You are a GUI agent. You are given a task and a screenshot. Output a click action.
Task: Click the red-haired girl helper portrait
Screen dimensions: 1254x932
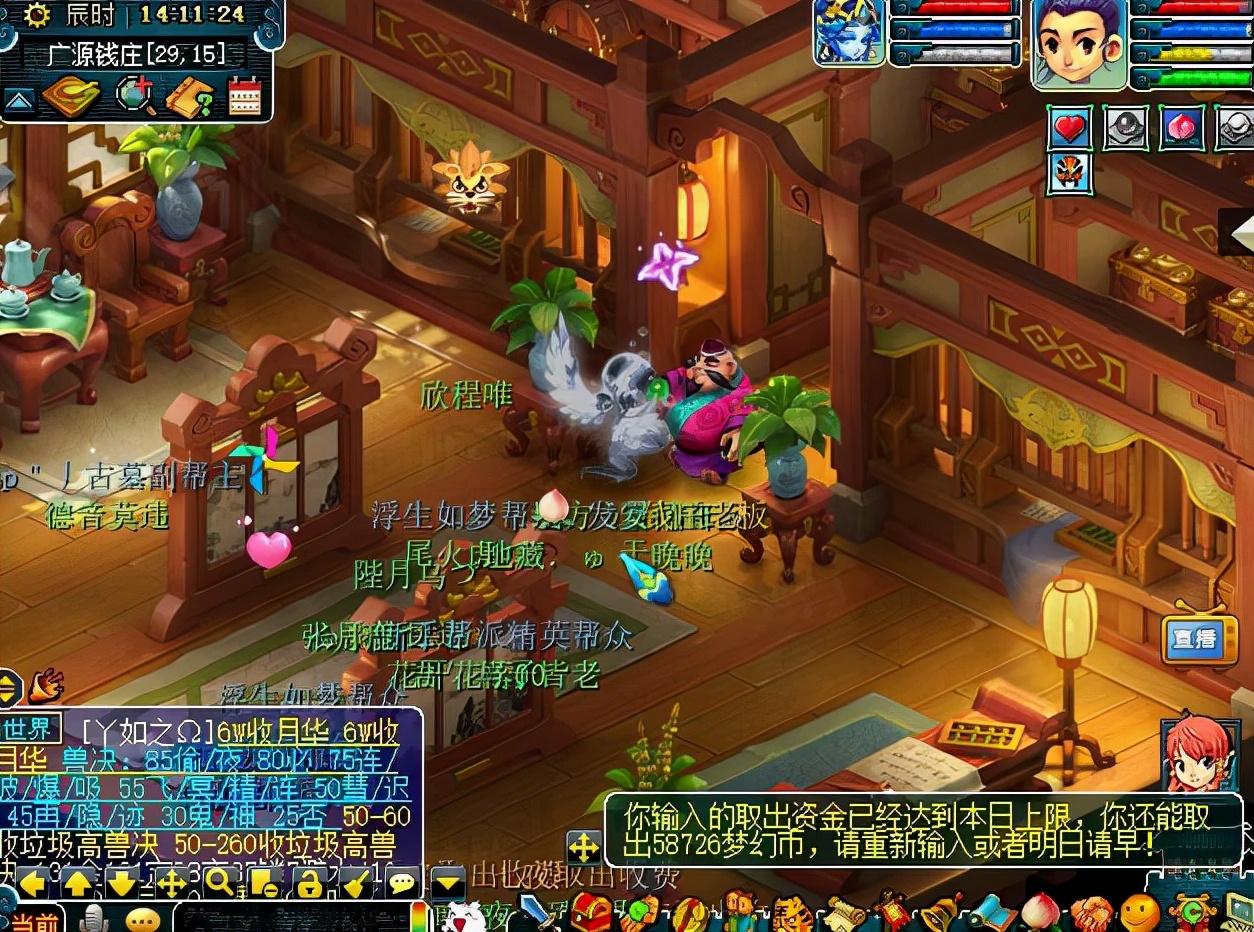(1197, 755)
